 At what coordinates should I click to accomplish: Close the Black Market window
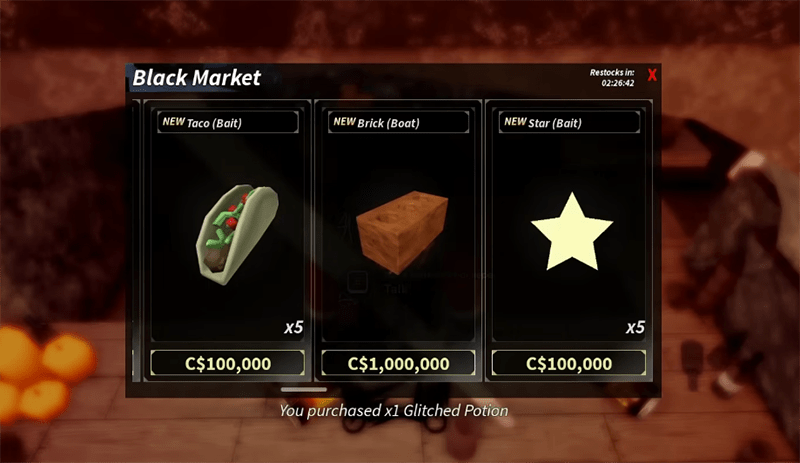pyautogui.click(x=653, y=74)
